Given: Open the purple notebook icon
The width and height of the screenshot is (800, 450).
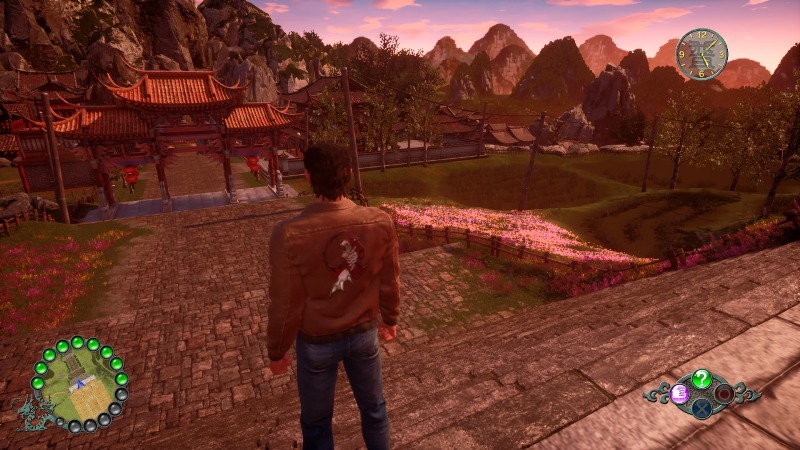Looking at the screenshot, I should [680, 393].
